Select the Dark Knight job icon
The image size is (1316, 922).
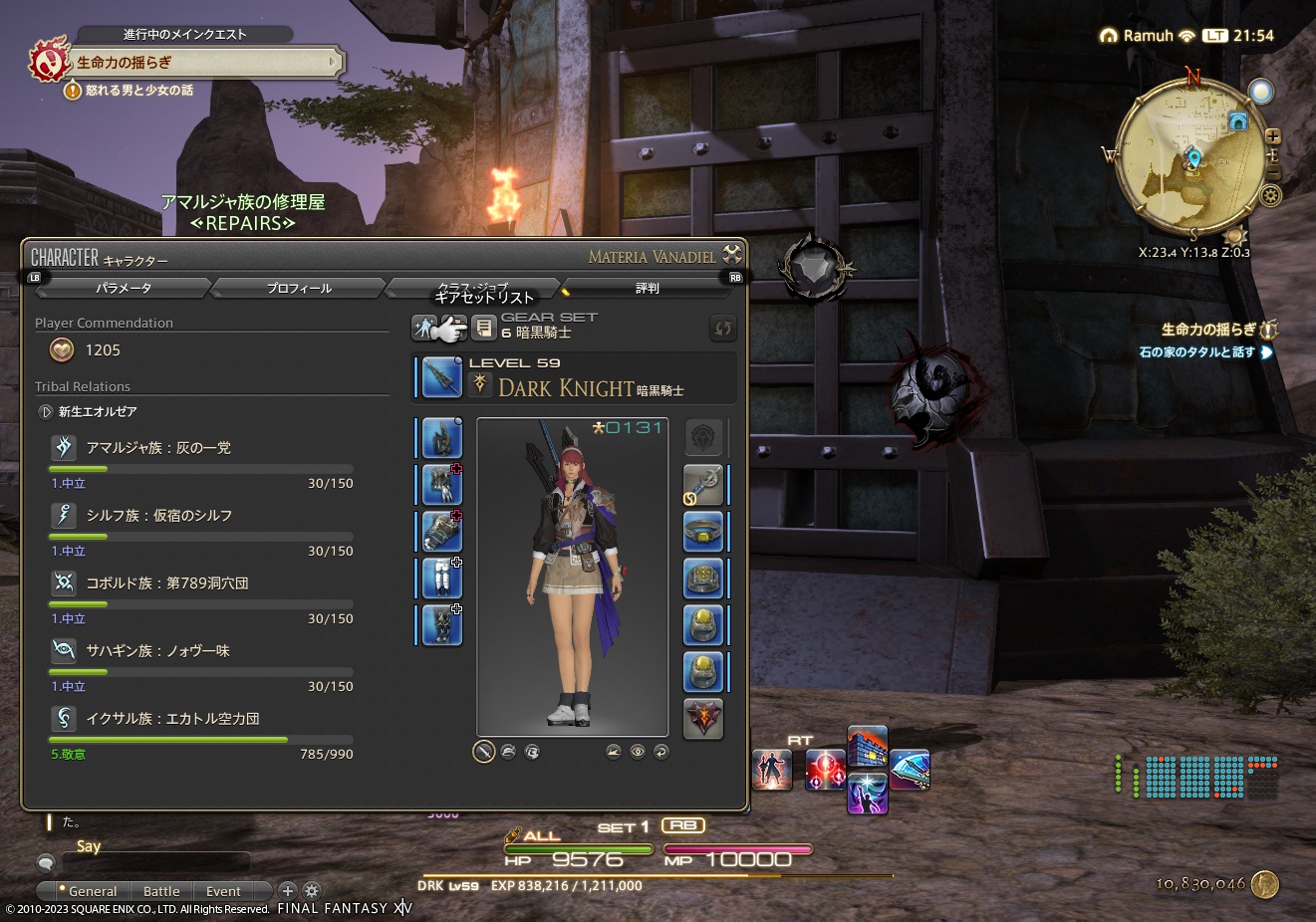tap(479, 384)
